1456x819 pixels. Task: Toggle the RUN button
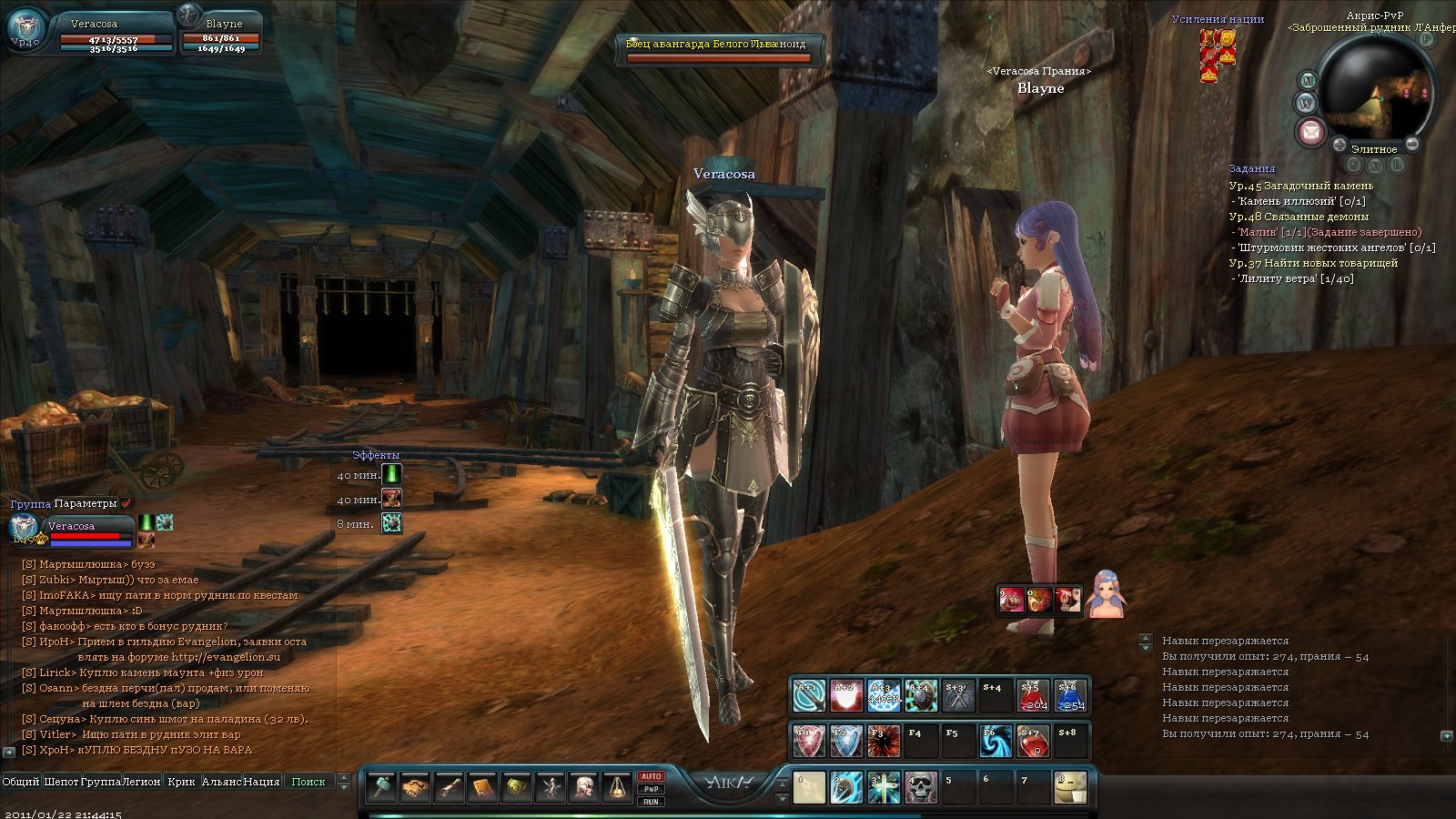pos(651,802)
